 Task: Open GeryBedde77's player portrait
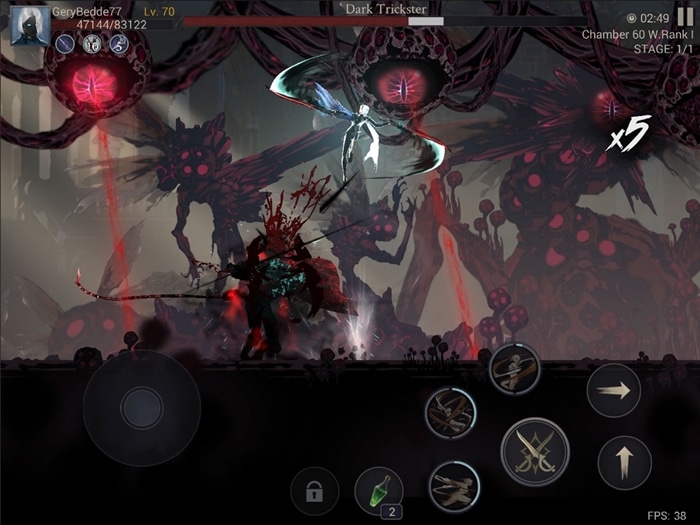click(30, 25)
